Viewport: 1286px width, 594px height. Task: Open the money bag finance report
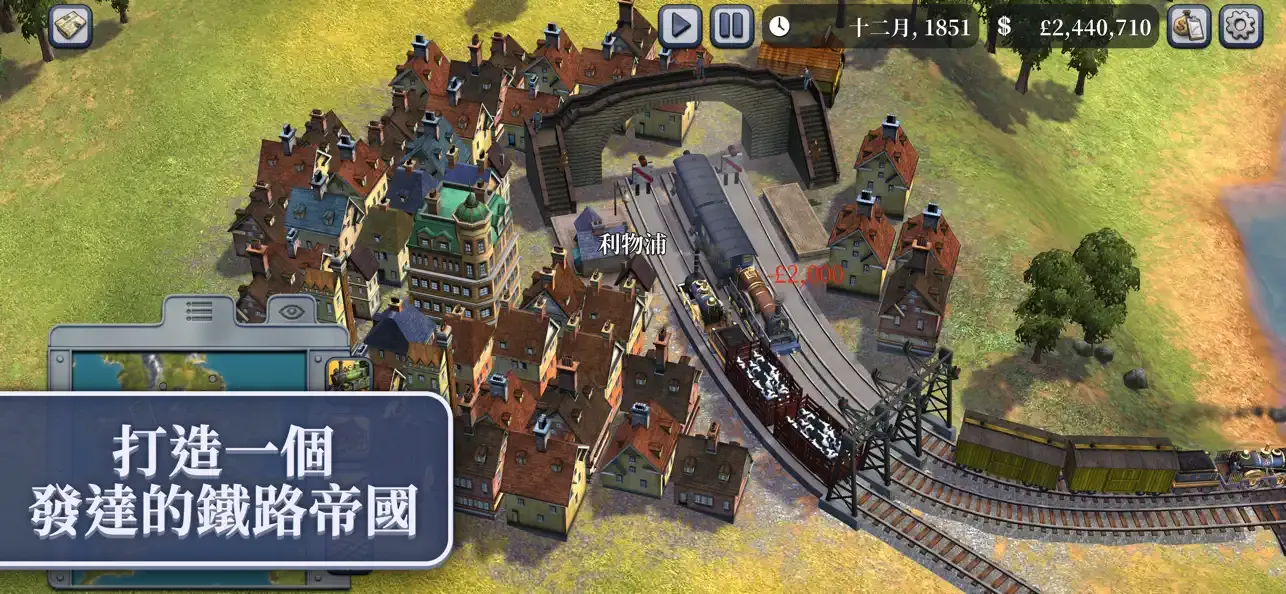[x=1189, y=26]
